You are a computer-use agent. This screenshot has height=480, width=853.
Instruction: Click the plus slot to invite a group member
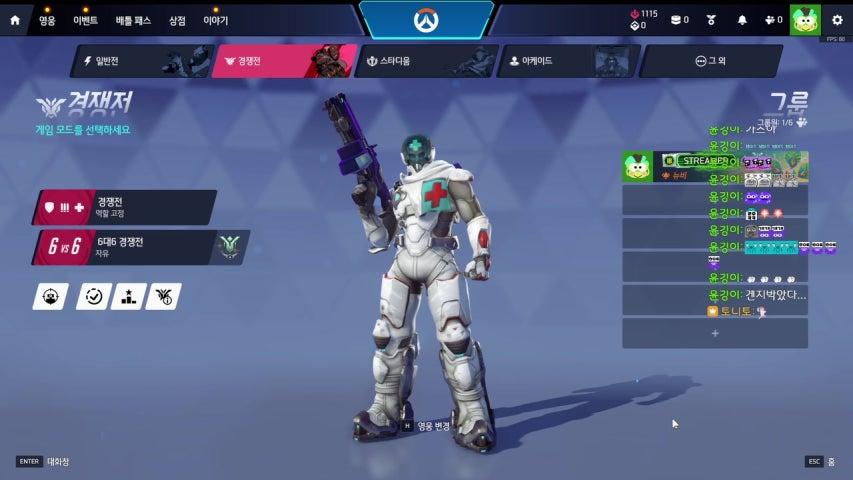click(x=715, y=333)
